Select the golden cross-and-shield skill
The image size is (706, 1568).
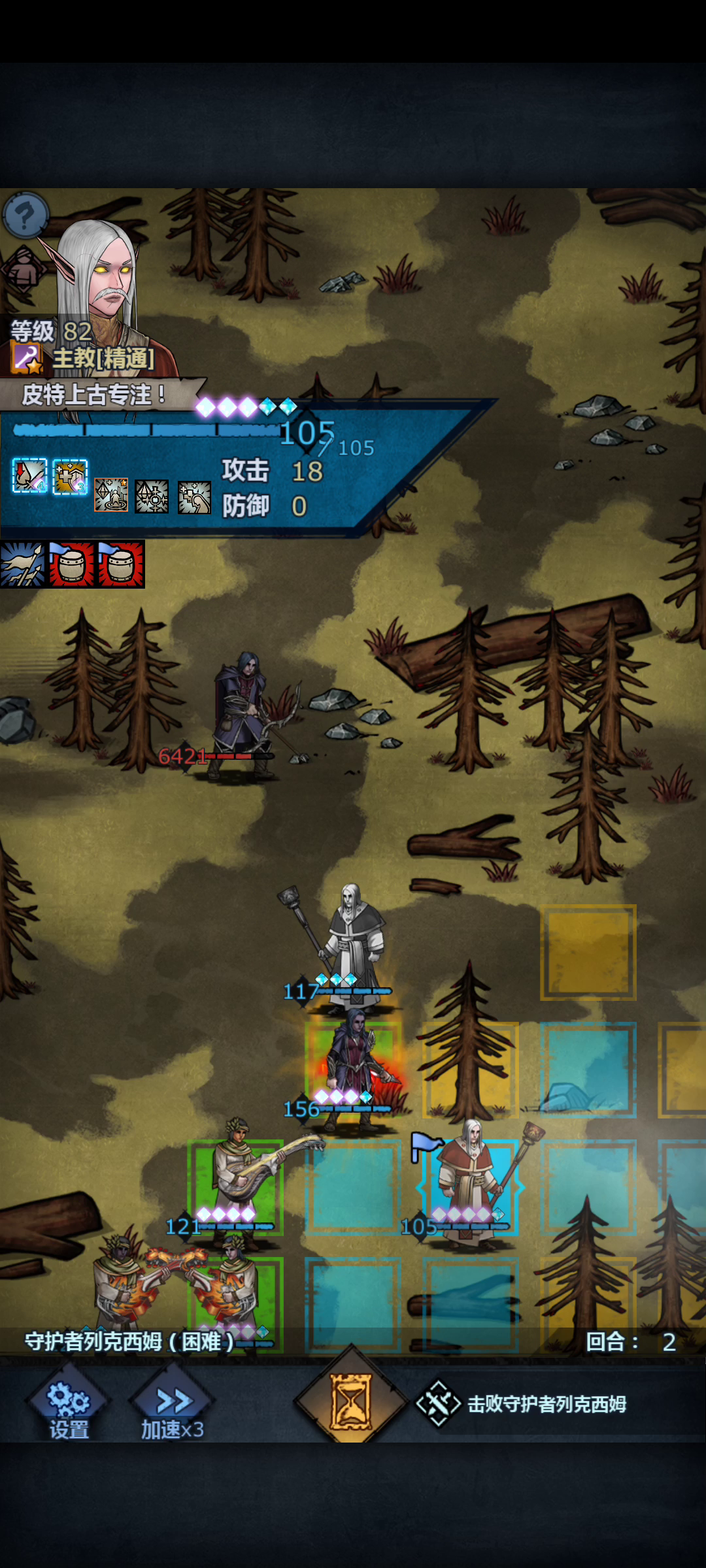[70, 476]
